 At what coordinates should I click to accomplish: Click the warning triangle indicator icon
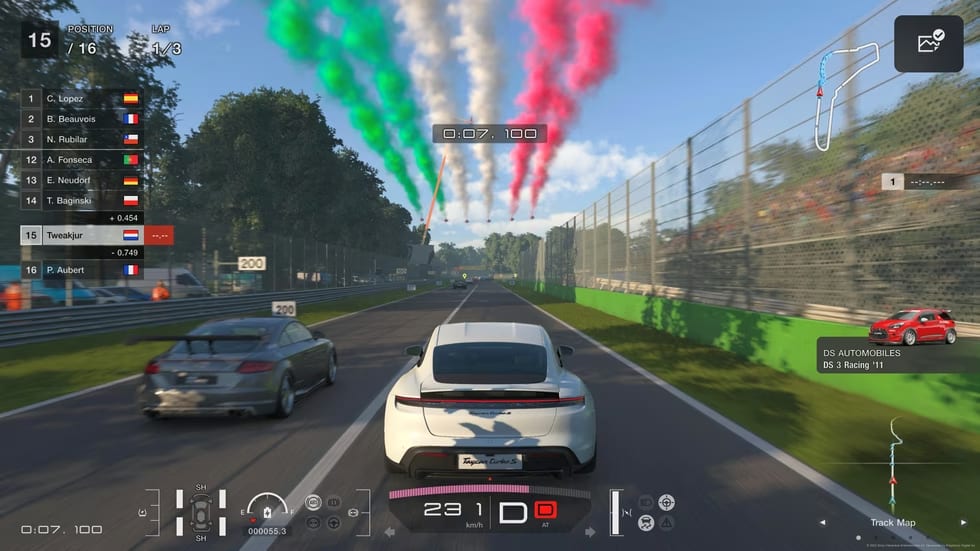coord(667,522)
